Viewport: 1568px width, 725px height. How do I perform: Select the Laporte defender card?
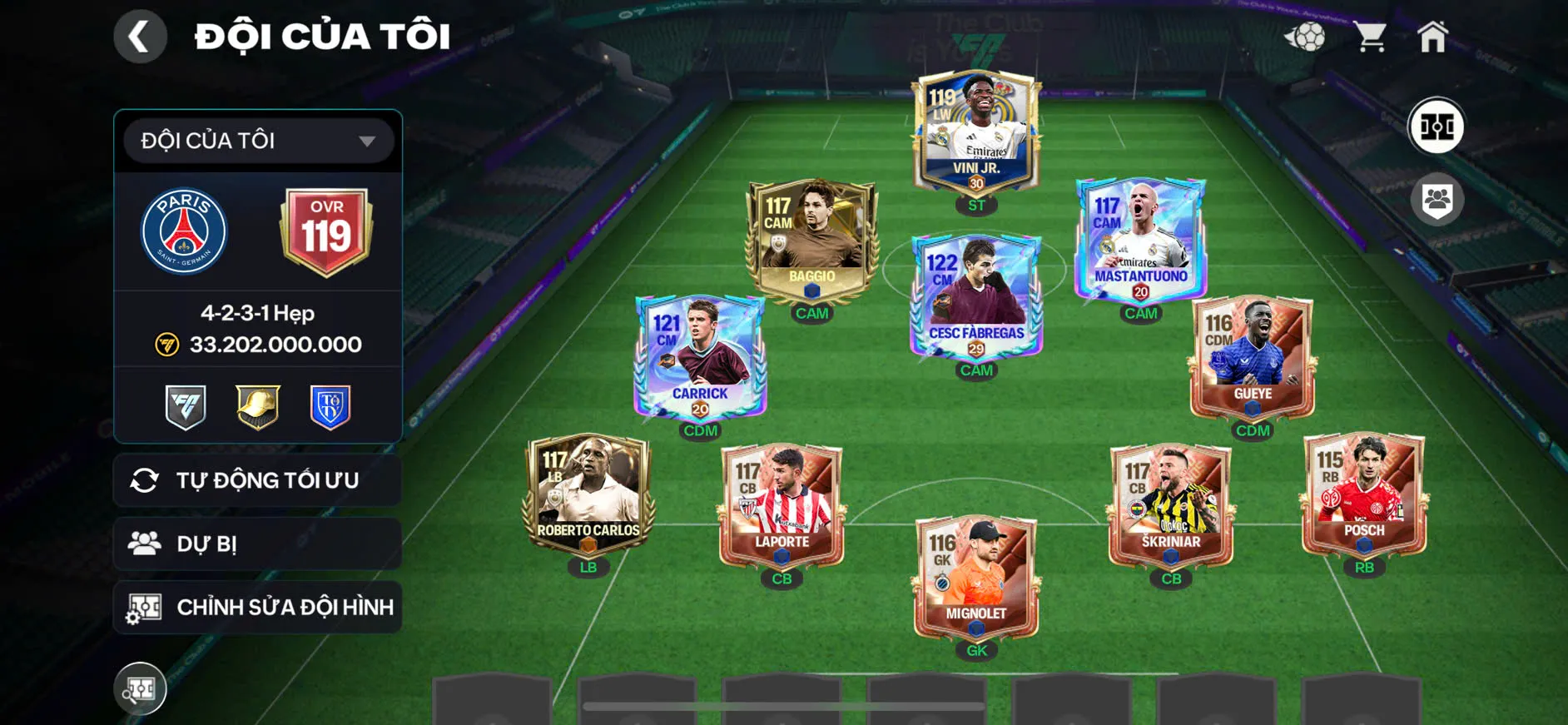point(782,504)
